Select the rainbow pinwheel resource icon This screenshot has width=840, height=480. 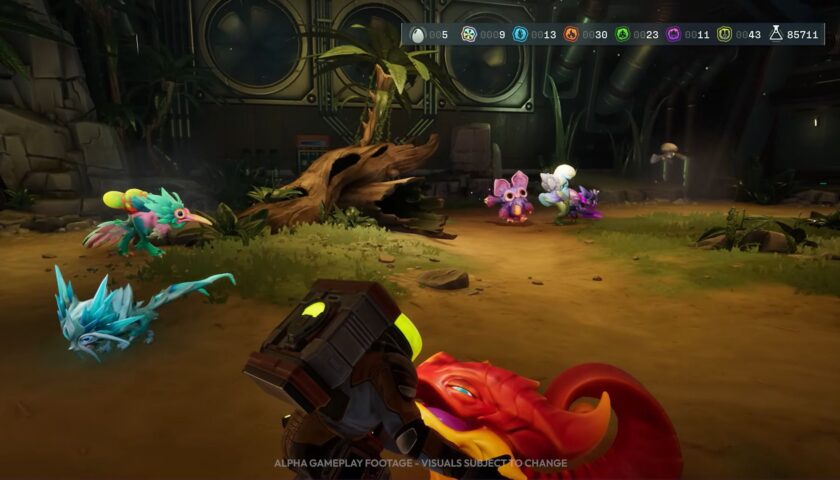tap(469, 34)
